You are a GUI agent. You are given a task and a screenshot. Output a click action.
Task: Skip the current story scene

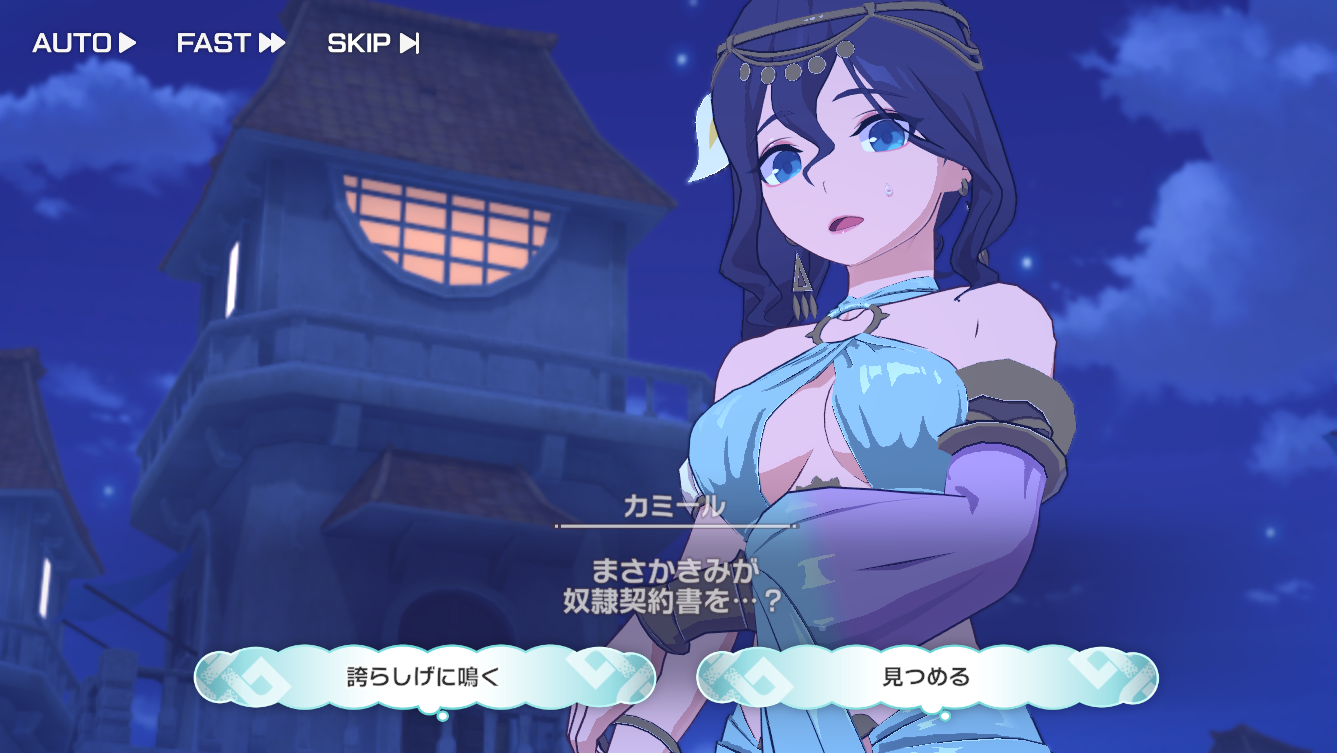[x=373, y=43]
